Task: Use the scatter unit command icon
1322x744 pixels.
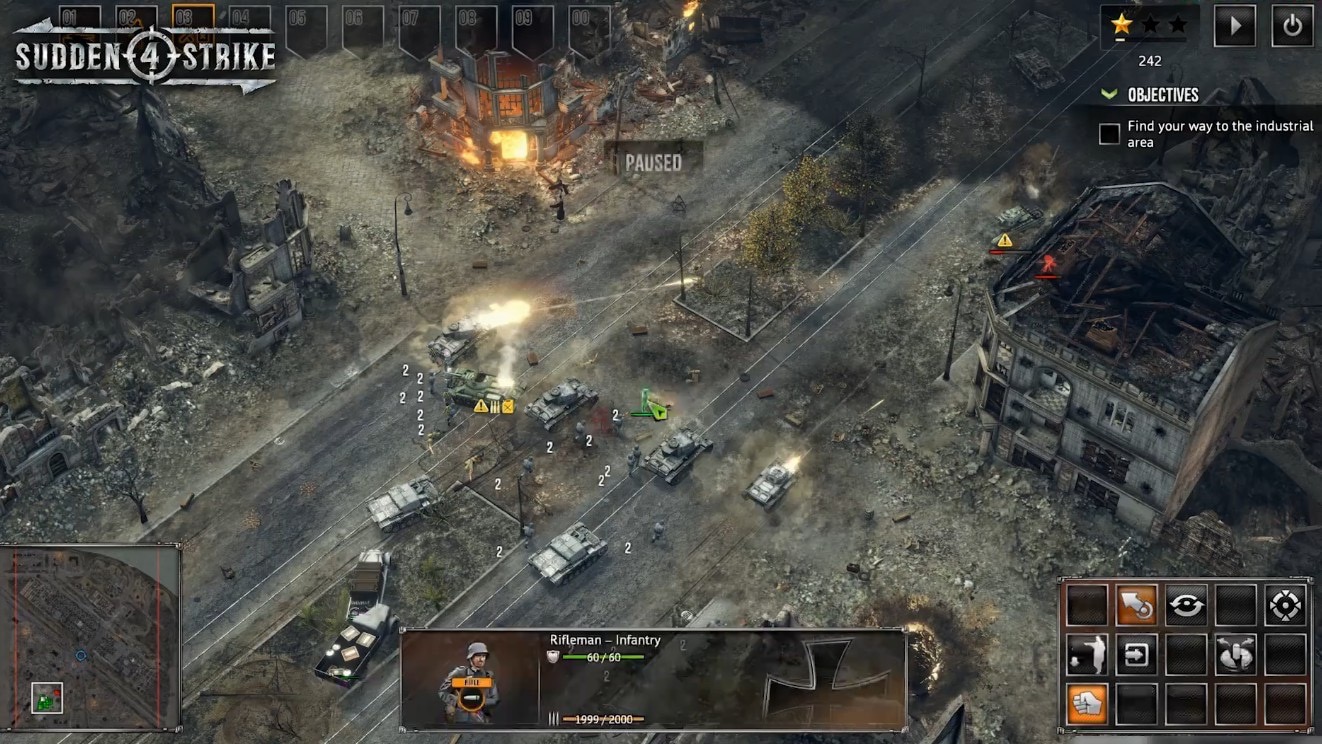Action: 1235,654
